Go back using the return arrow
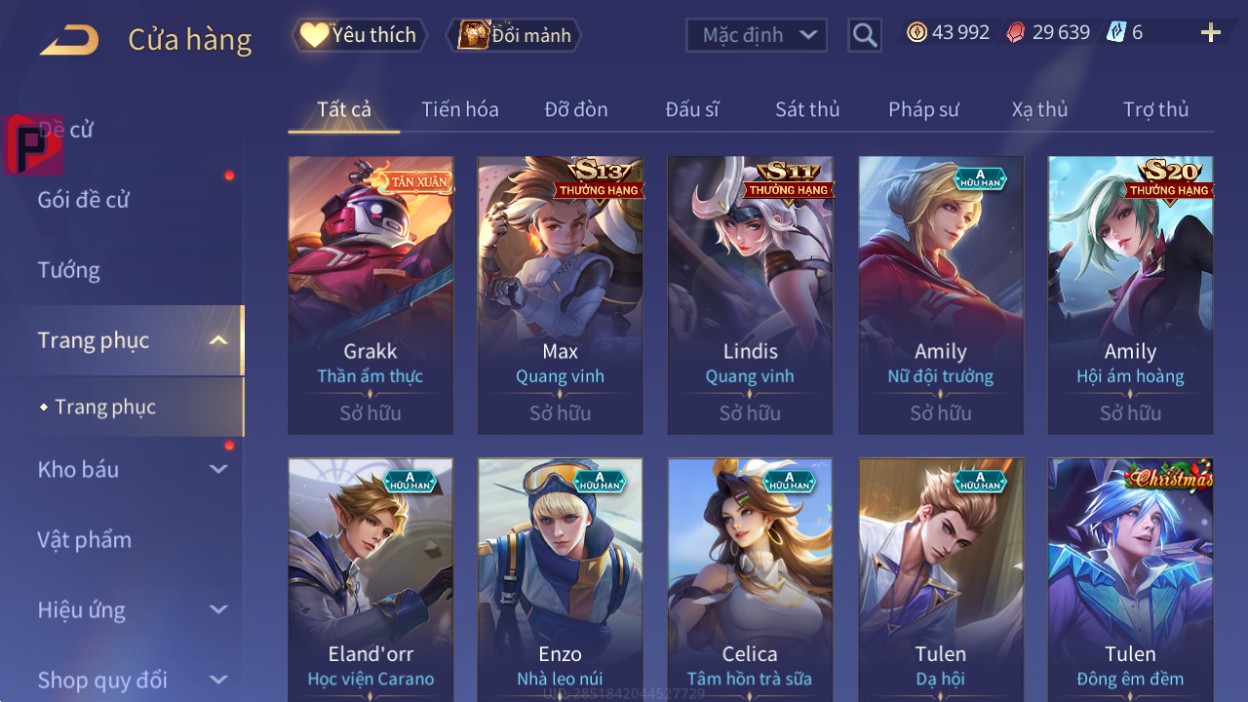 click(x=69, y=40)
